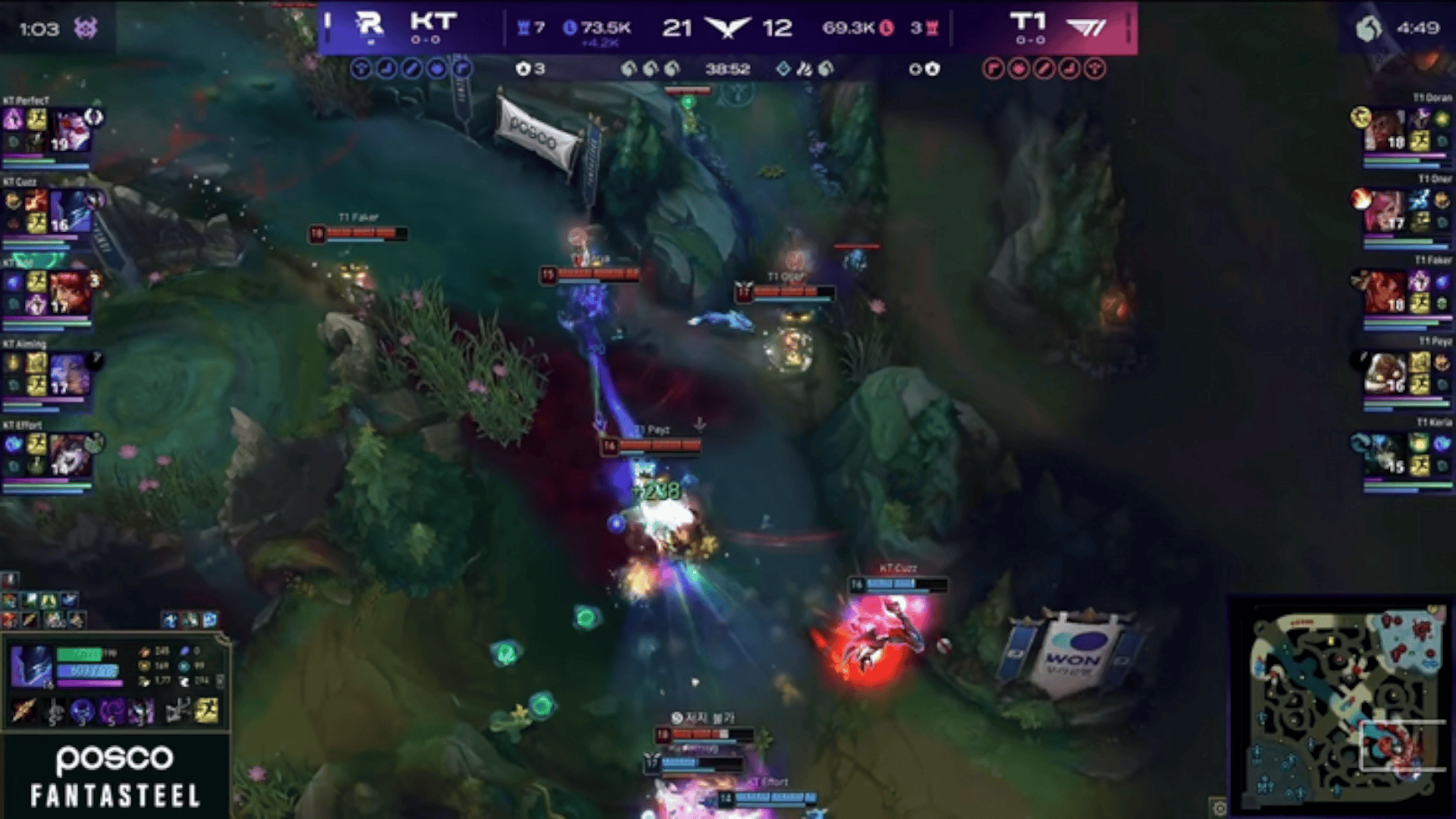1456x819 pixels.
Task: Click the selected champion portrait in bottom panel
Action: [x=31, y=665]
